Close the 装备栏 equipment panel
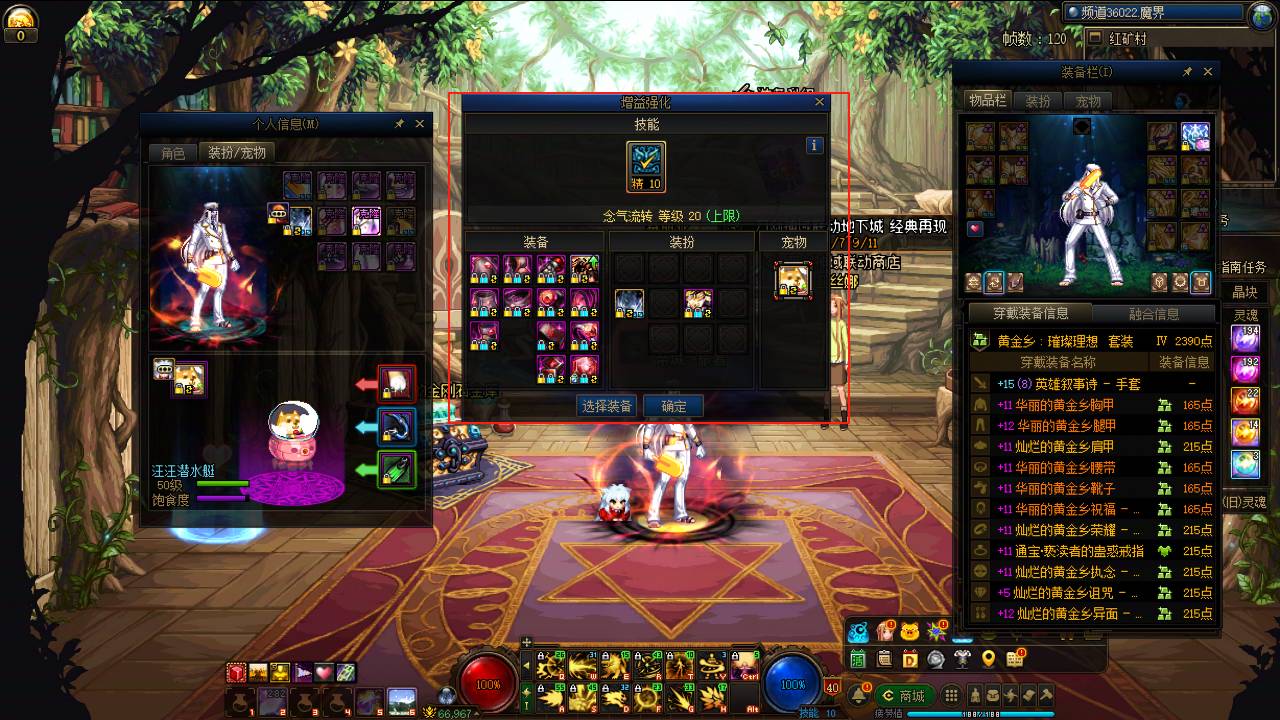Image resolution: width=1280 pixels, height=720 pixels. pos(1208,72)
